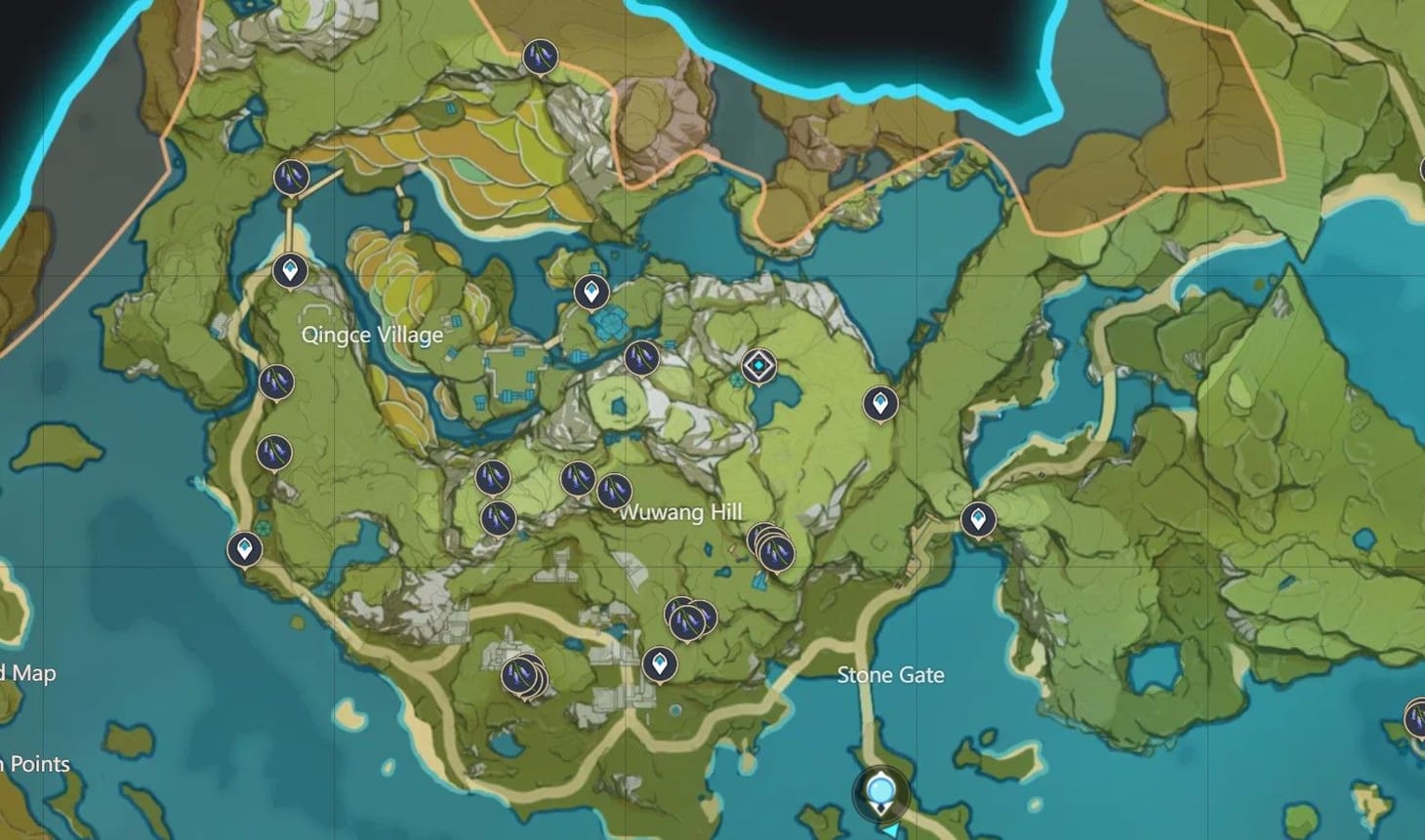Click the Stone Gate label
This screenshot has height=840, width=1425.
tap(891, 674)
